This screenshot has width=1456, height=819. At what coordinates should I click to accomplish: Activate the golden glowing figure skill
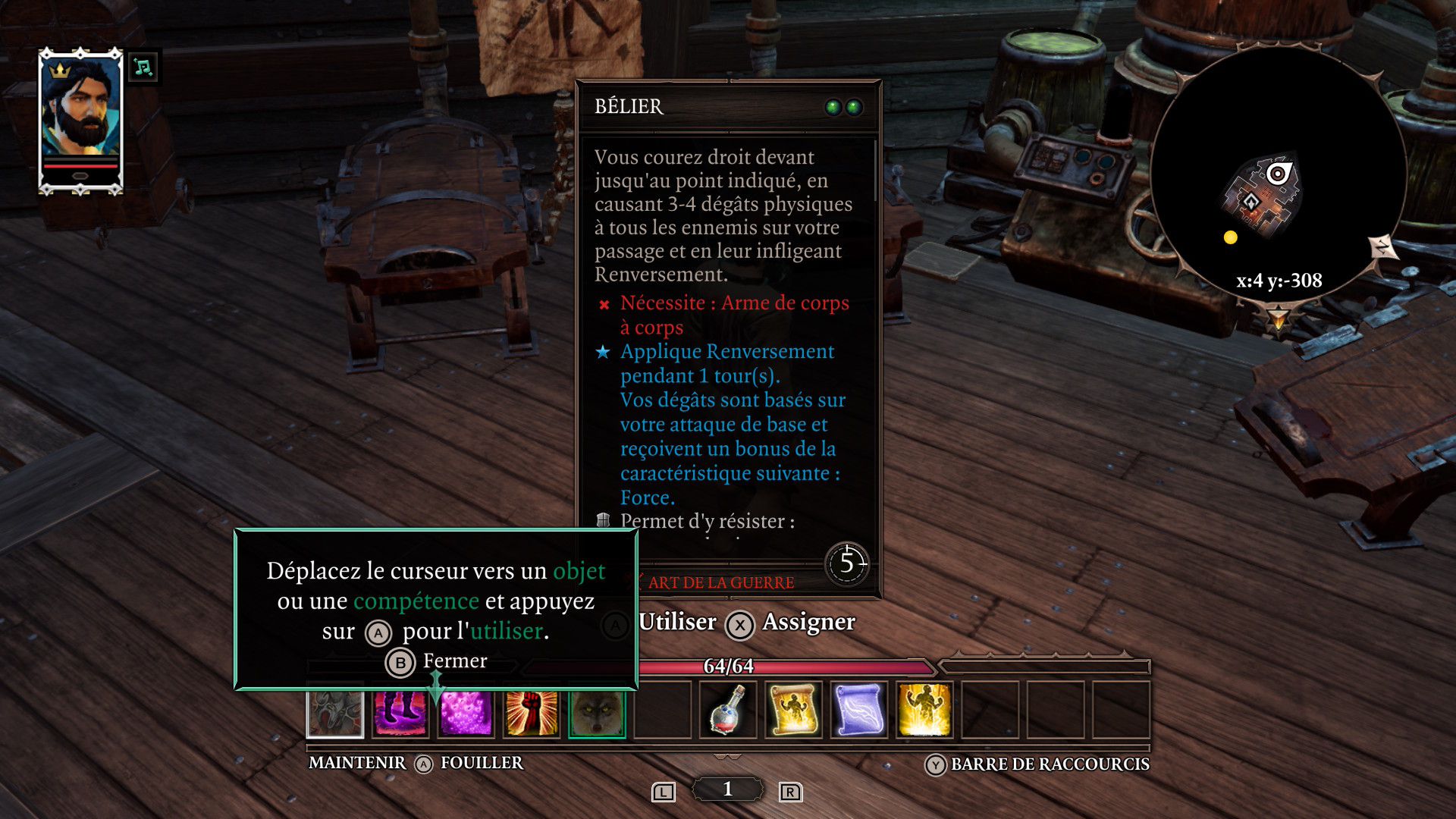click(x=924, y=711)
